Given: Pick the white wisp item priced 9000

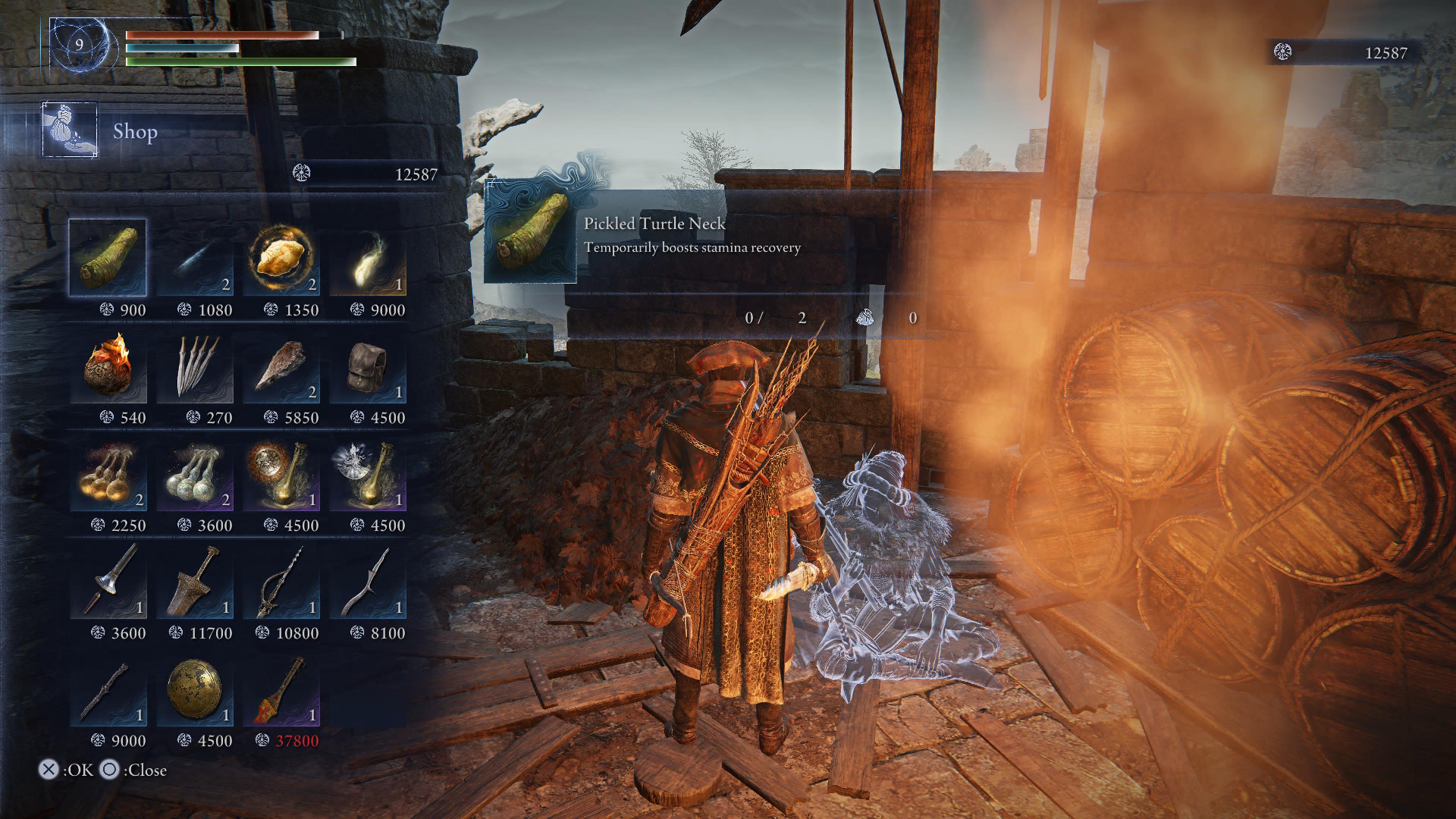Looking at the screenshot, I should tap(368, 258).
